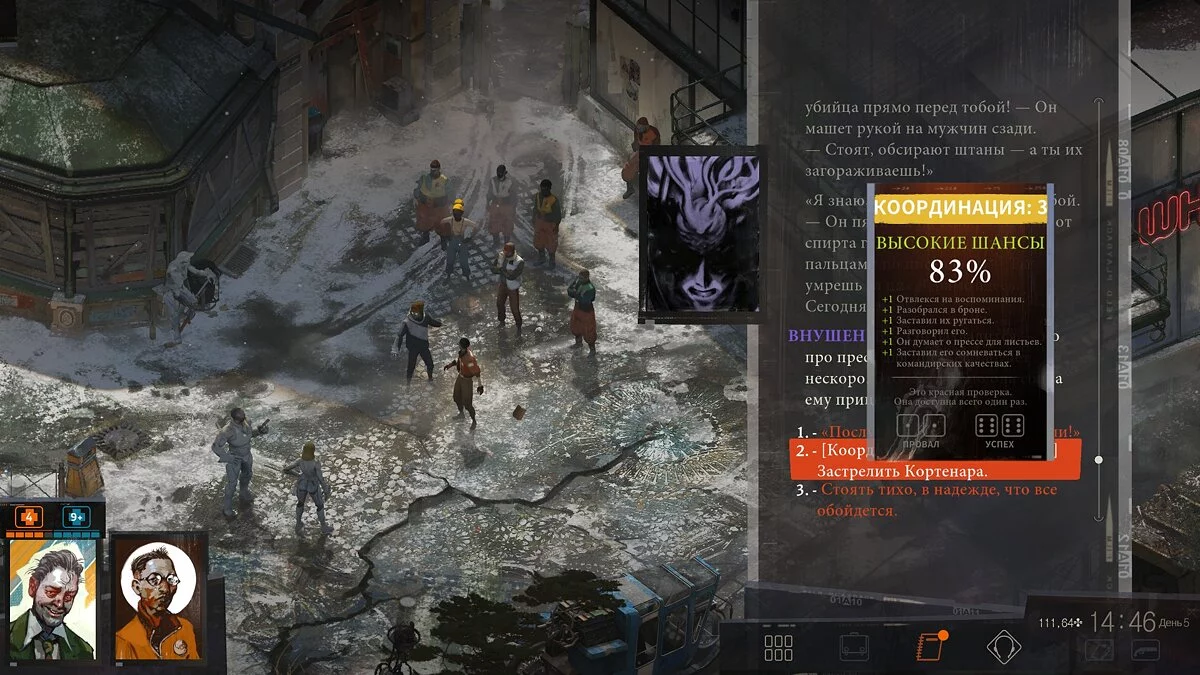This screenshot has width=1200, height=675.
Task: Use the orange health heal cross
Action: click(x=28, y=517)
